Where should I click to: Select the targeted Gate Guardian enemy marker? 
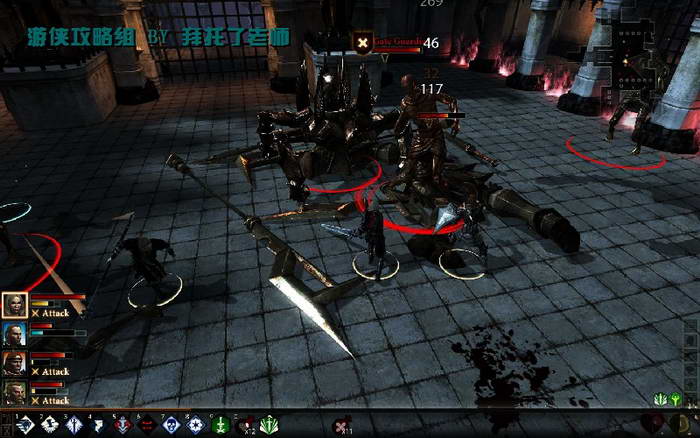pos(362,43)
